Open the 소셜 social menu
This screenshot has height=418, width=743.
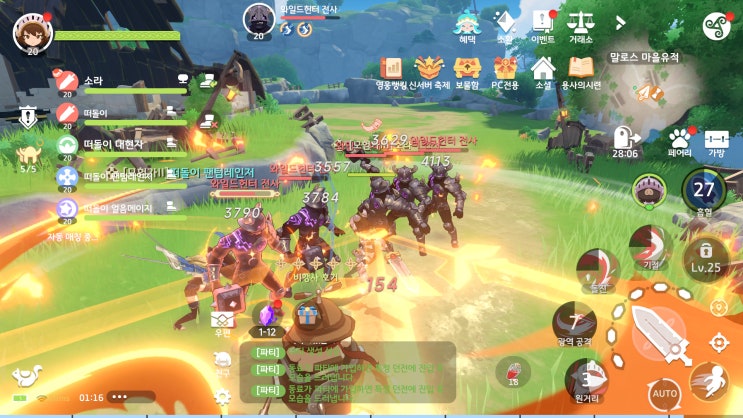pyautogui.click(x=543, y=71)
